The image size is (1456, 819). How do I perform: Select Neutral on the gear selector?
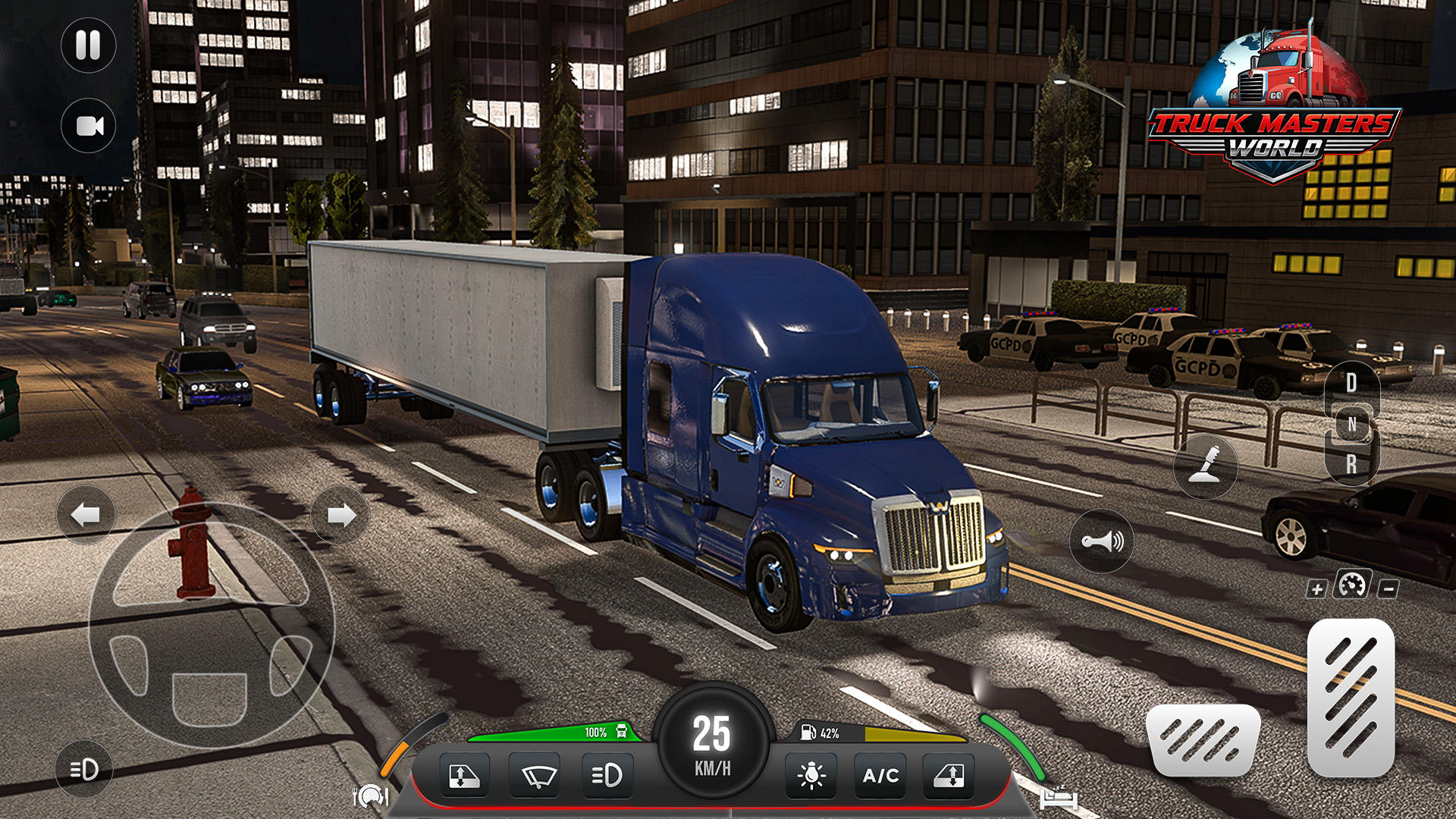coord(1351,422)
